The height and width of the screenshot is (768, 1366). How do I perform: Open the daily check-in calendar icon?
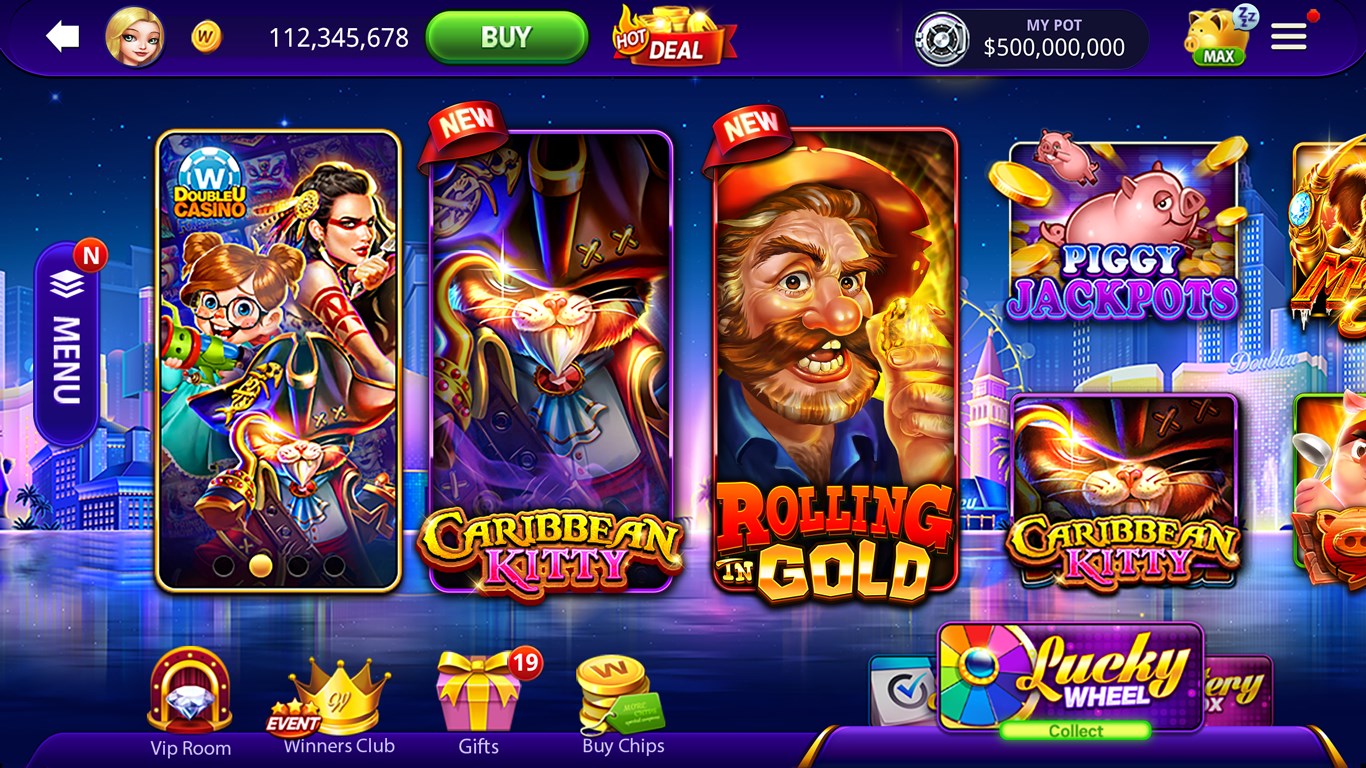(x=899, y=688)
